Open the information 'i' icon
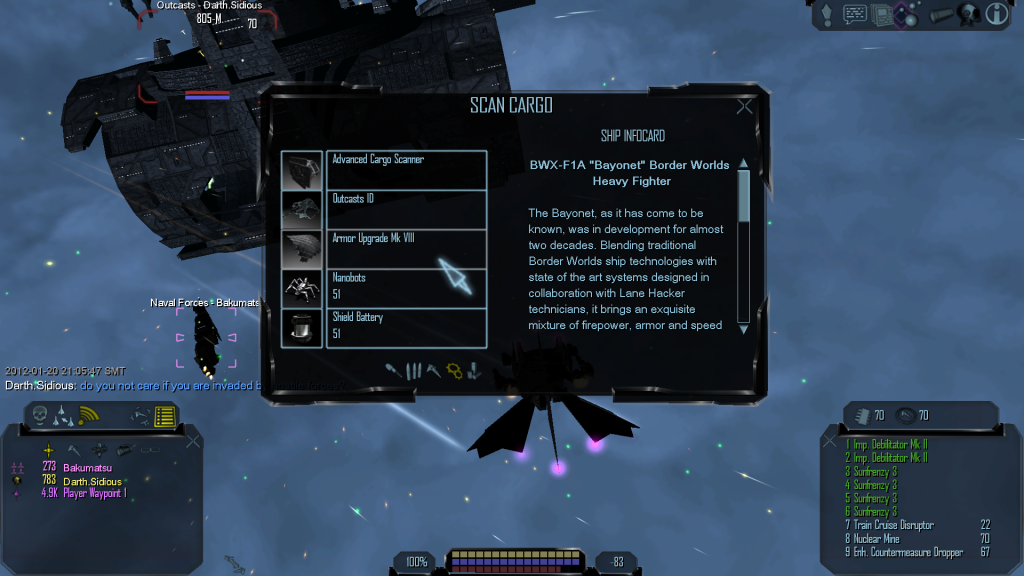The width and height of the screenshot is (1024, 576). 996,14
